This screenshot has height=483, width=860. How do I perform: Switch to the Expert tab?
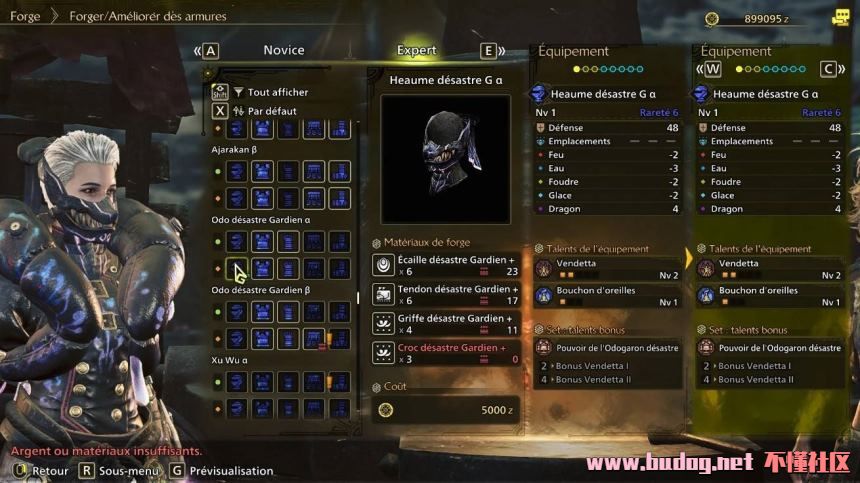(x=416, y=50)
